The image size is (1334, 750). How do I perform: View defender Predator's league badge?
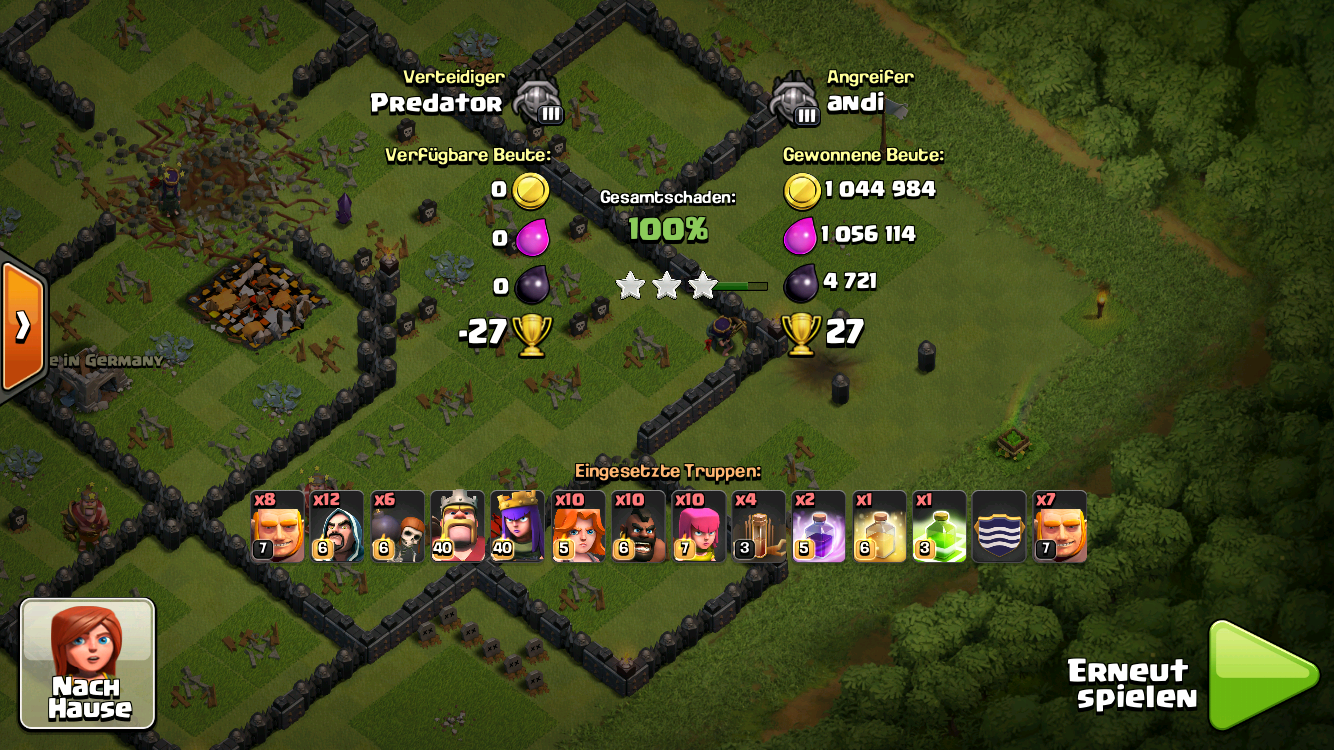click(538, 101)
